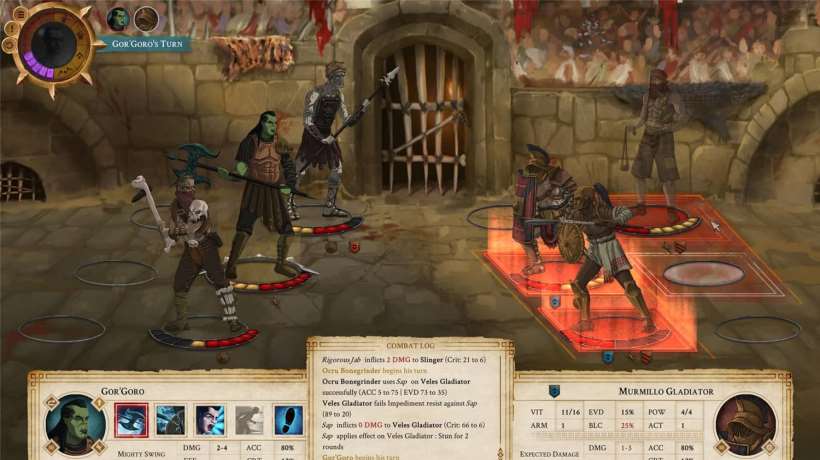Activate the footprint movement ability
820x460 pixels.
click(288, 420)
